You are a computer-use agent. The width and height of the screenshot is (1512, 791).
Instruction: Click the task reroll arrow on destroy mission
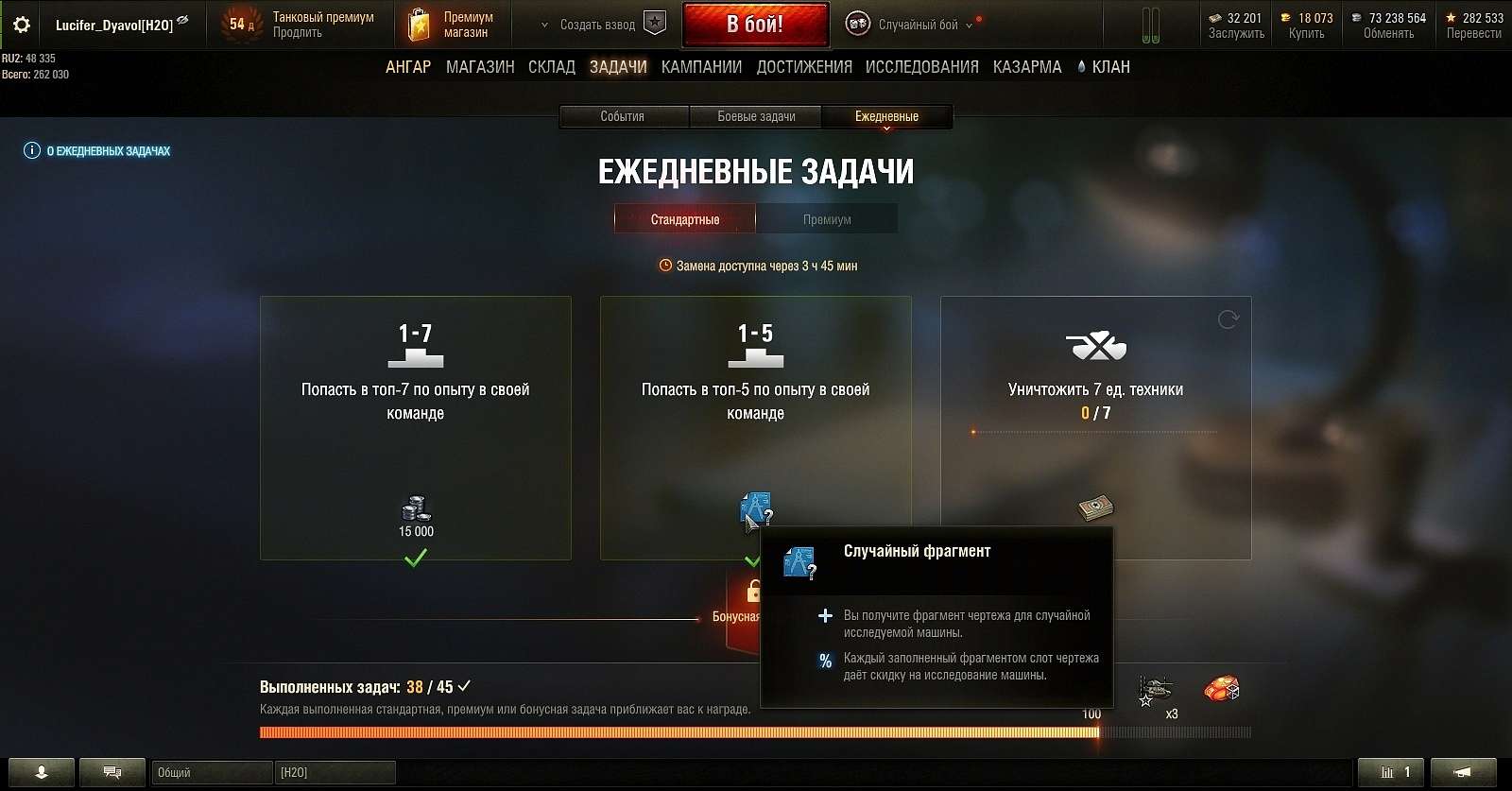(x=1229, y=319)
